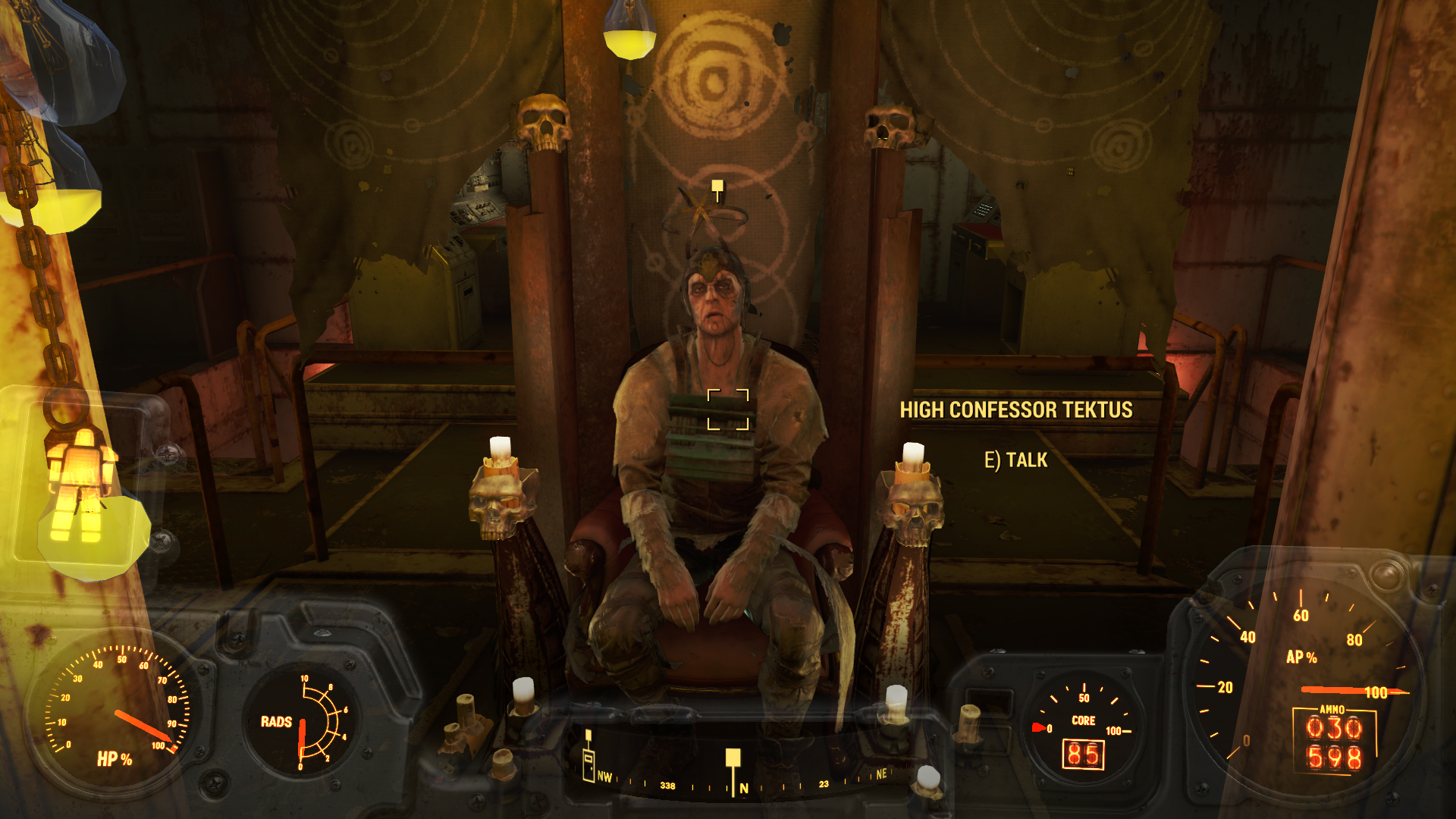This screenshot has width=1456, height=819.
Task: Click the compass bar's north indicator
Action: pyautogui.click(x=744, y=789)
